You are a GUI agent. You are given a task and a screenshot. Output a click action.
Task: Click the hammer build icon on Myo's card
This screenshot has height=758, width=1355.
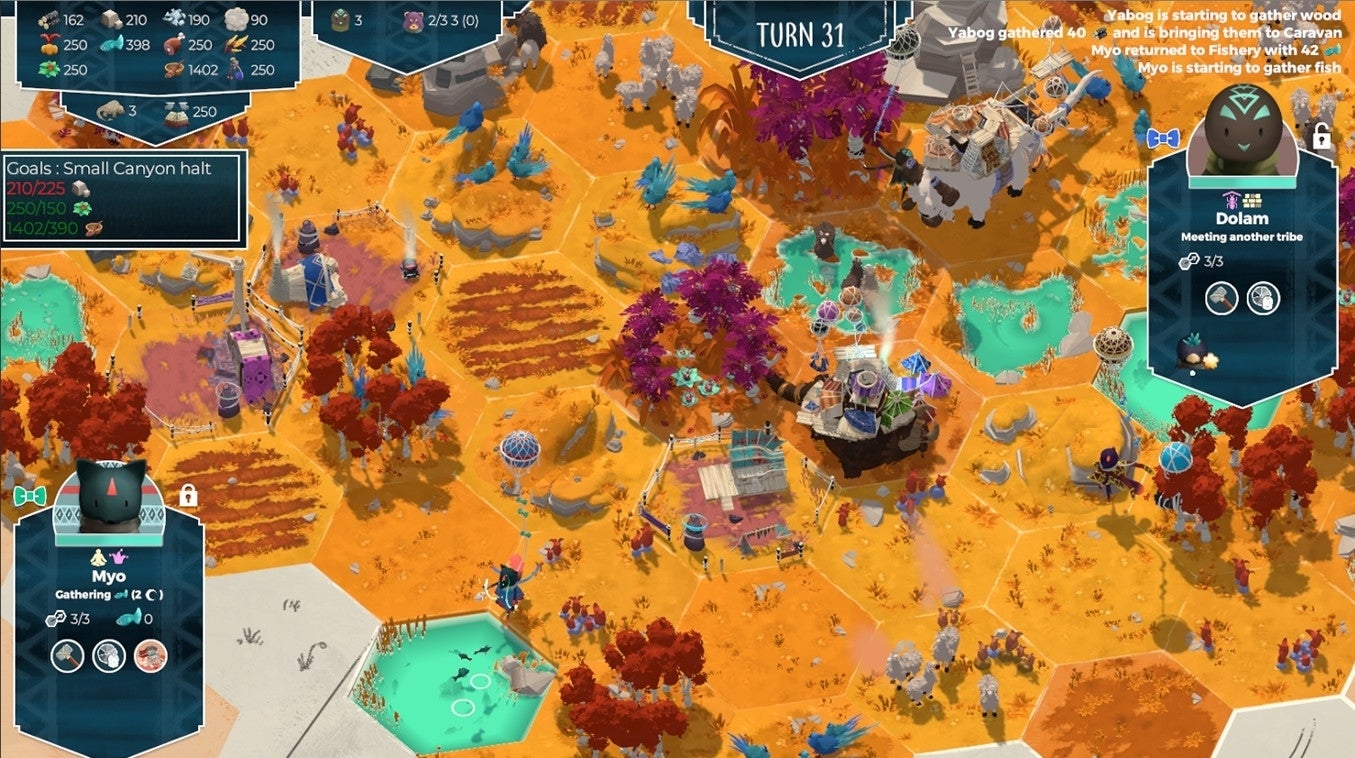(x=68, y=656)
